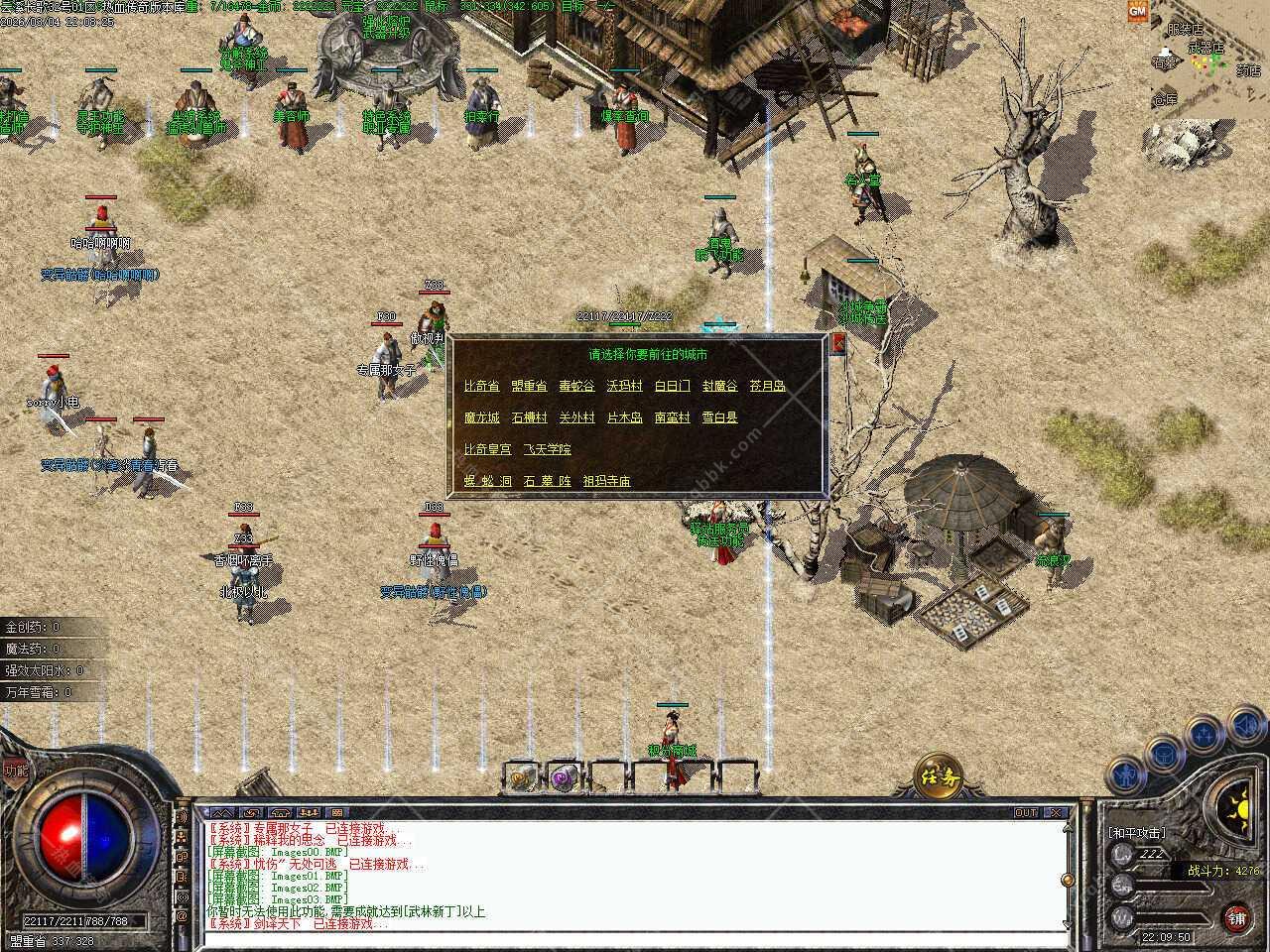Travel to 比奇省 from the city list
Viewport: 1270px width, 952px height.
pos(481,386)
